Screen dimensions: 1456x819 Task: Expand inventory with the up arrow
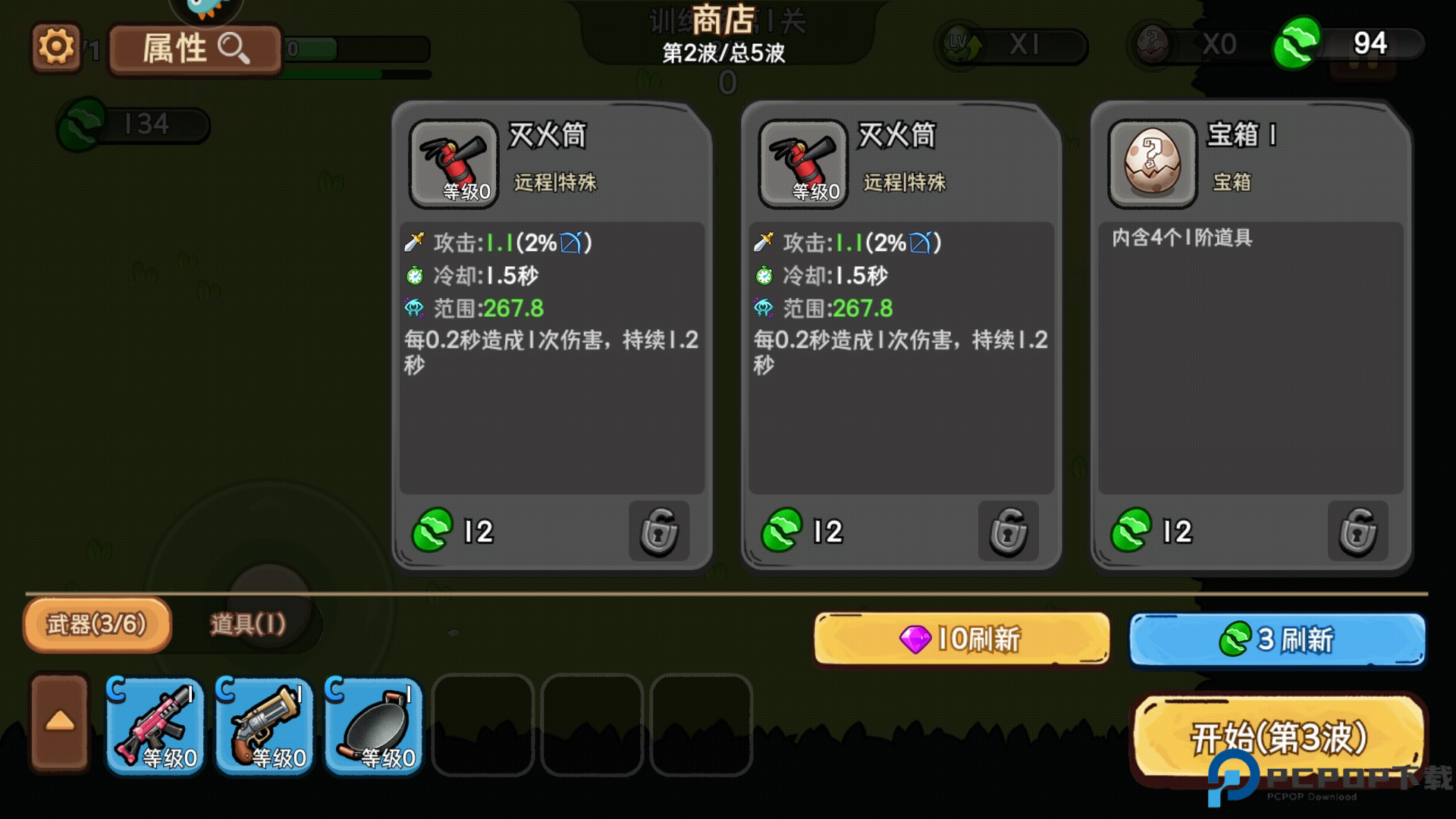[x=60, y=723]
